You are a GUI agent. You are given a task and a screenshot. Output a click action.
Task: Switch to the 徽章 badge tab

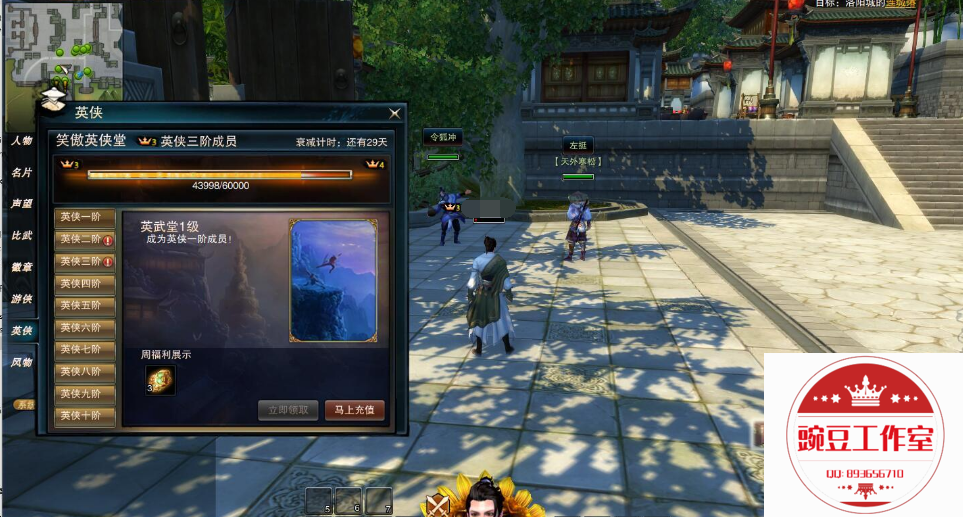(x=21, y=267)
